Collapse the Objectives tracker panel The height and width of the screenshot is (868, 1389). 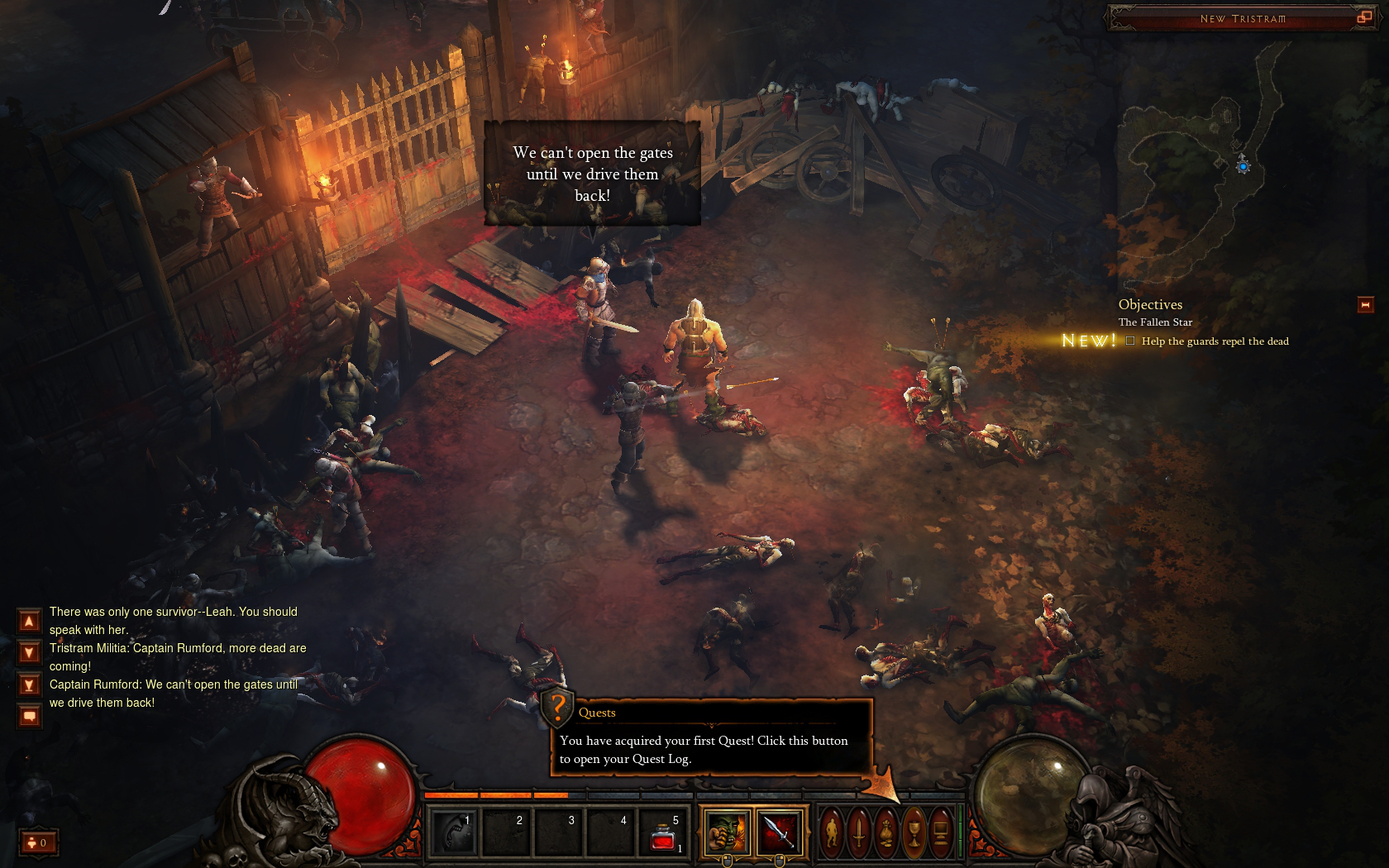point(1365,305)
